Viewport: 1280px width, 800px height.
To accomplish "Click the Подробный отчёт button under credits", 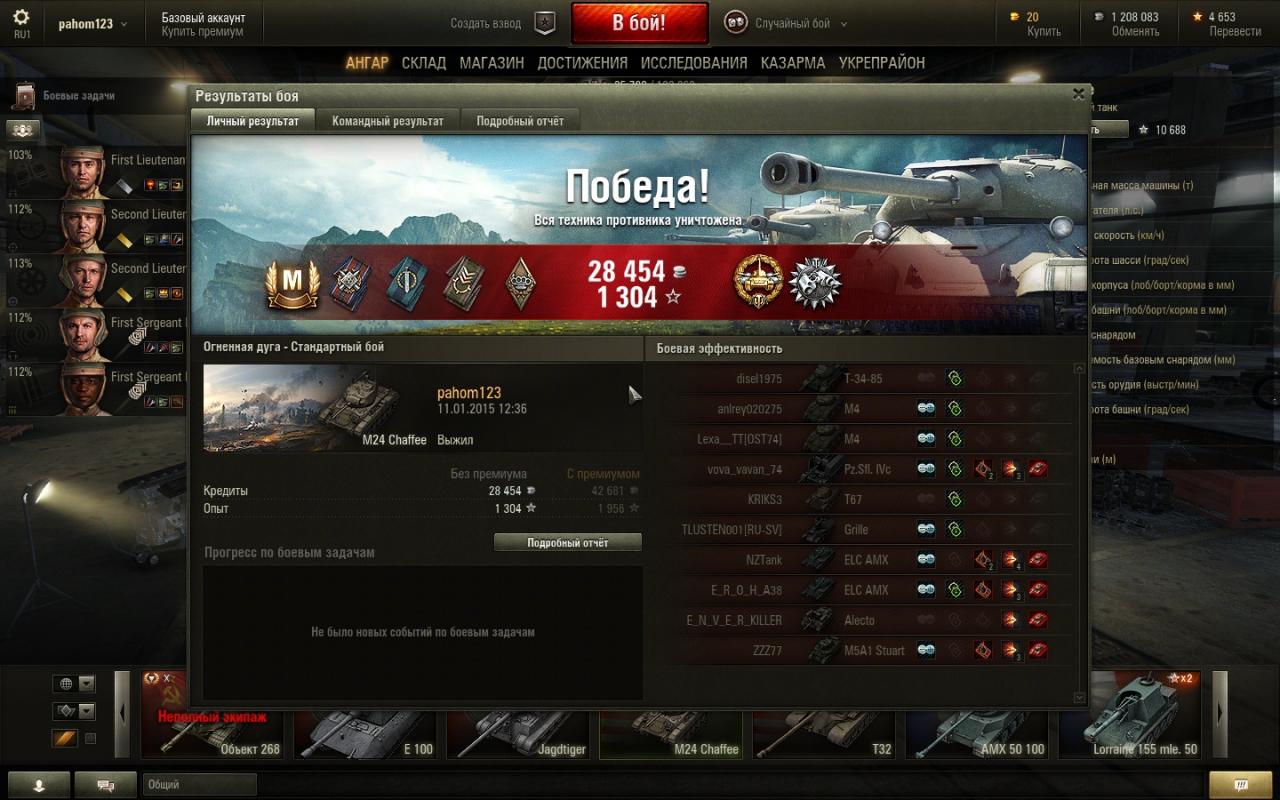I will point(568,542).
